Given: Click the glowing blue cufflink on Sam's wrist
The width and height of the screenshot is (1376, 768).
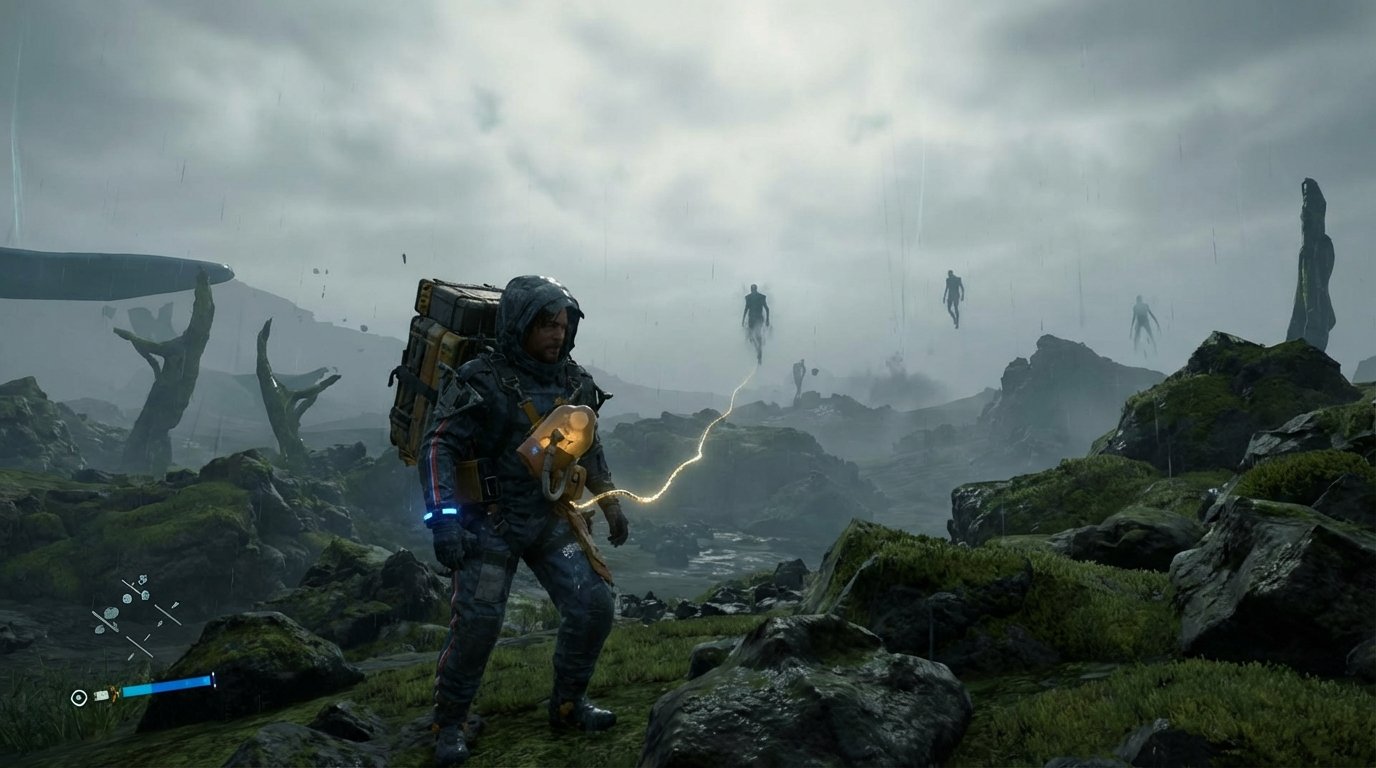Looking at the screenshot, I should point(448,510).
